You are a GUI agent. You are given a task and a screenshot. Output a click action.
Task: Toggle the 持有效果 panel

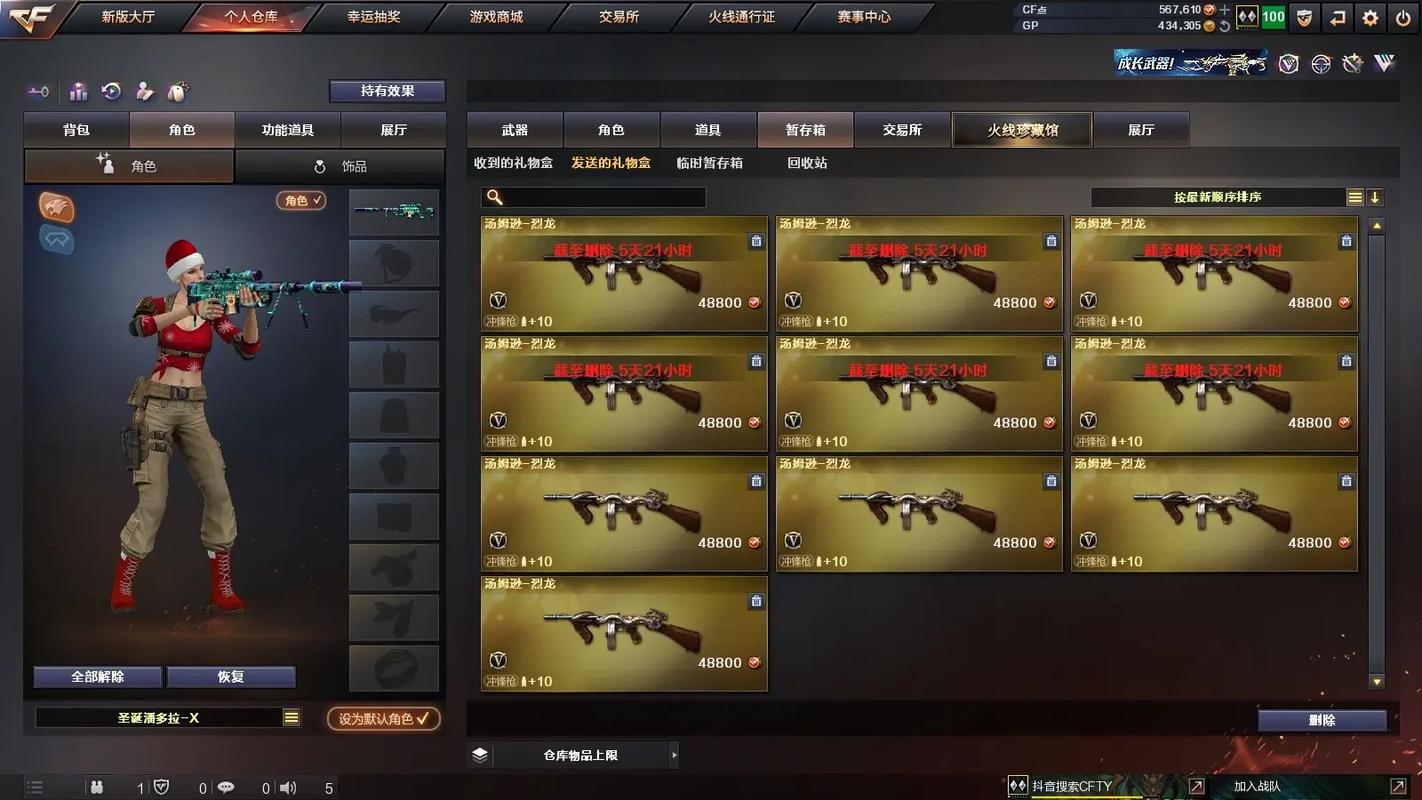pyautogui.click(x=387, y=91)
